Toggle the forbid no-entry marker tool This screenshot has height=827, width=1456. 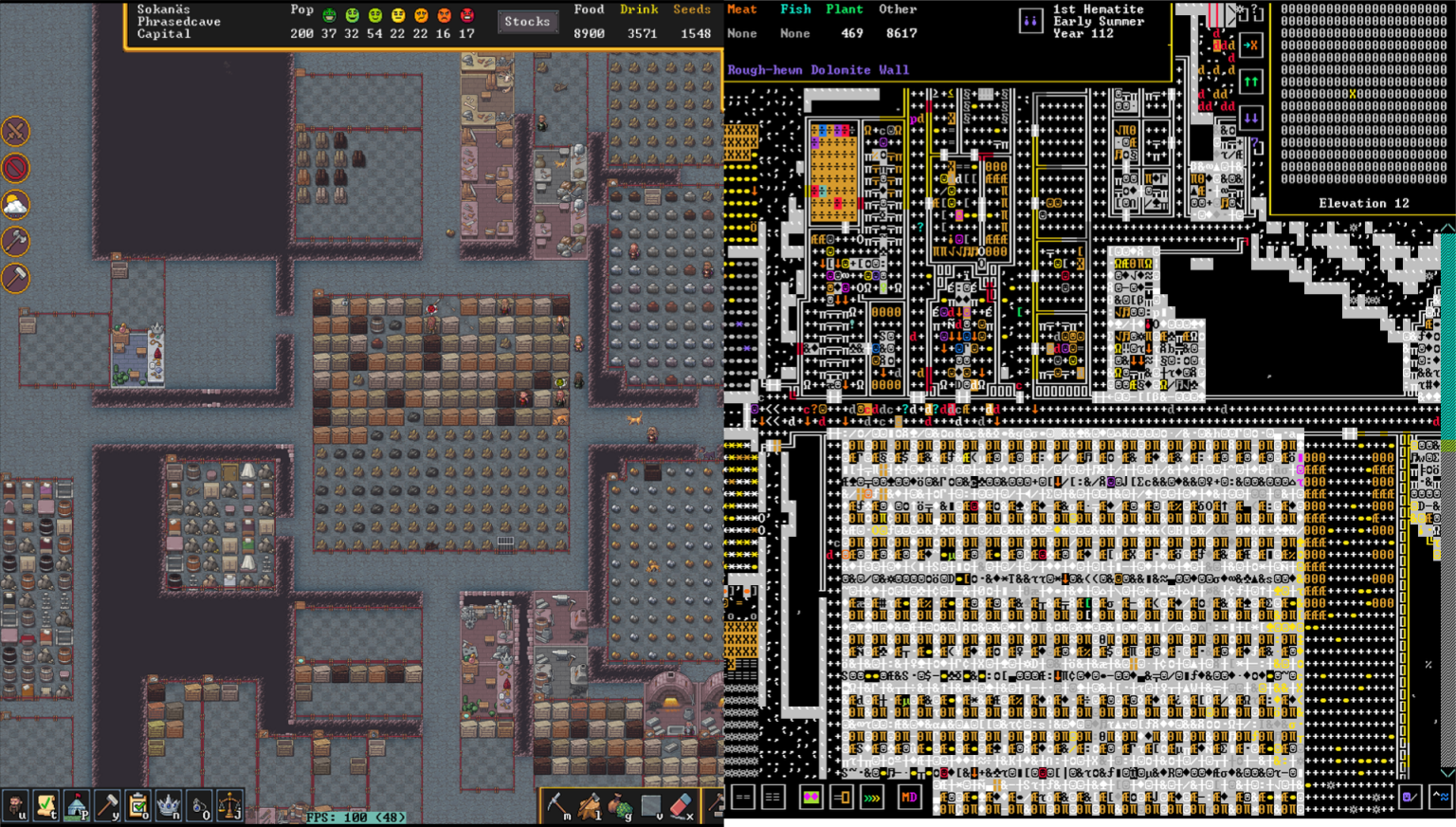pos(16,169)
